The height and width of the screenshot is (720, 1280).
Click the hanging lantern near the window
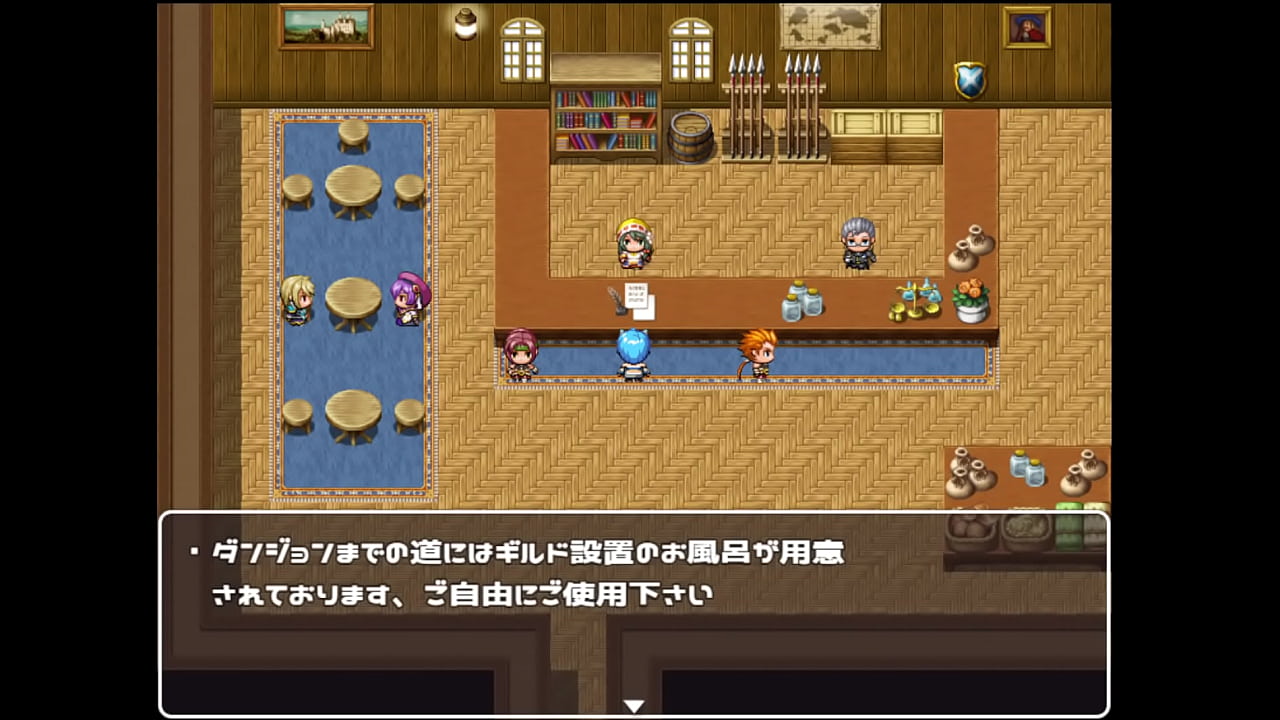click(464, 25)
